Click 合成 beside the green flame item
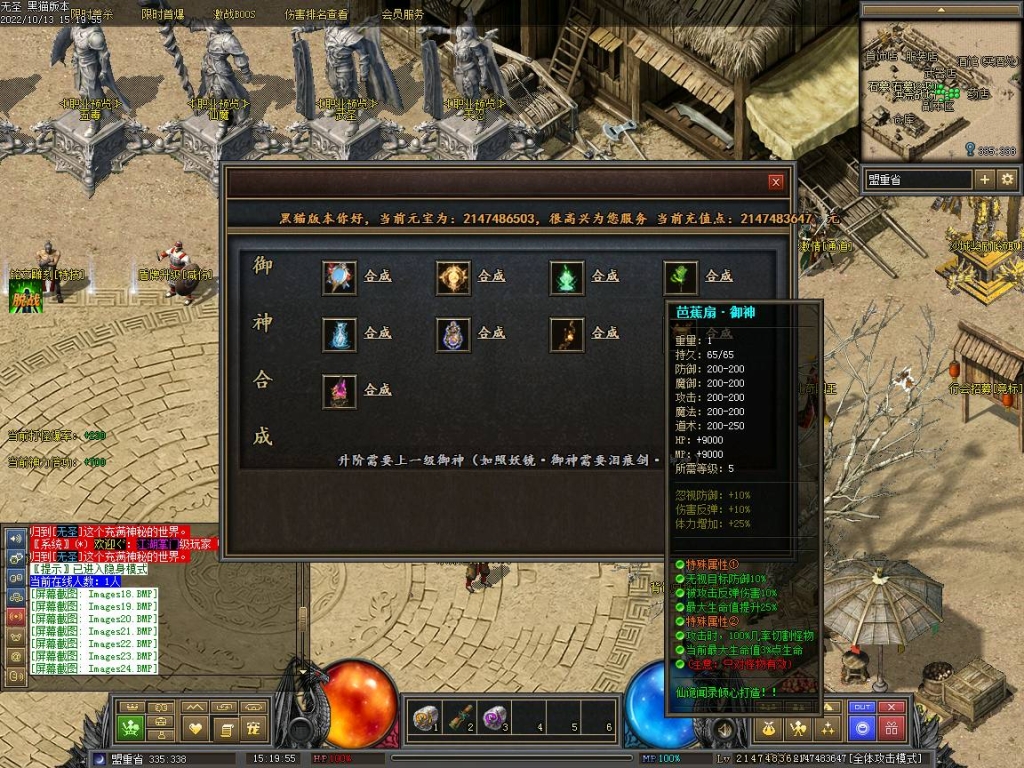 pos(605,276)
